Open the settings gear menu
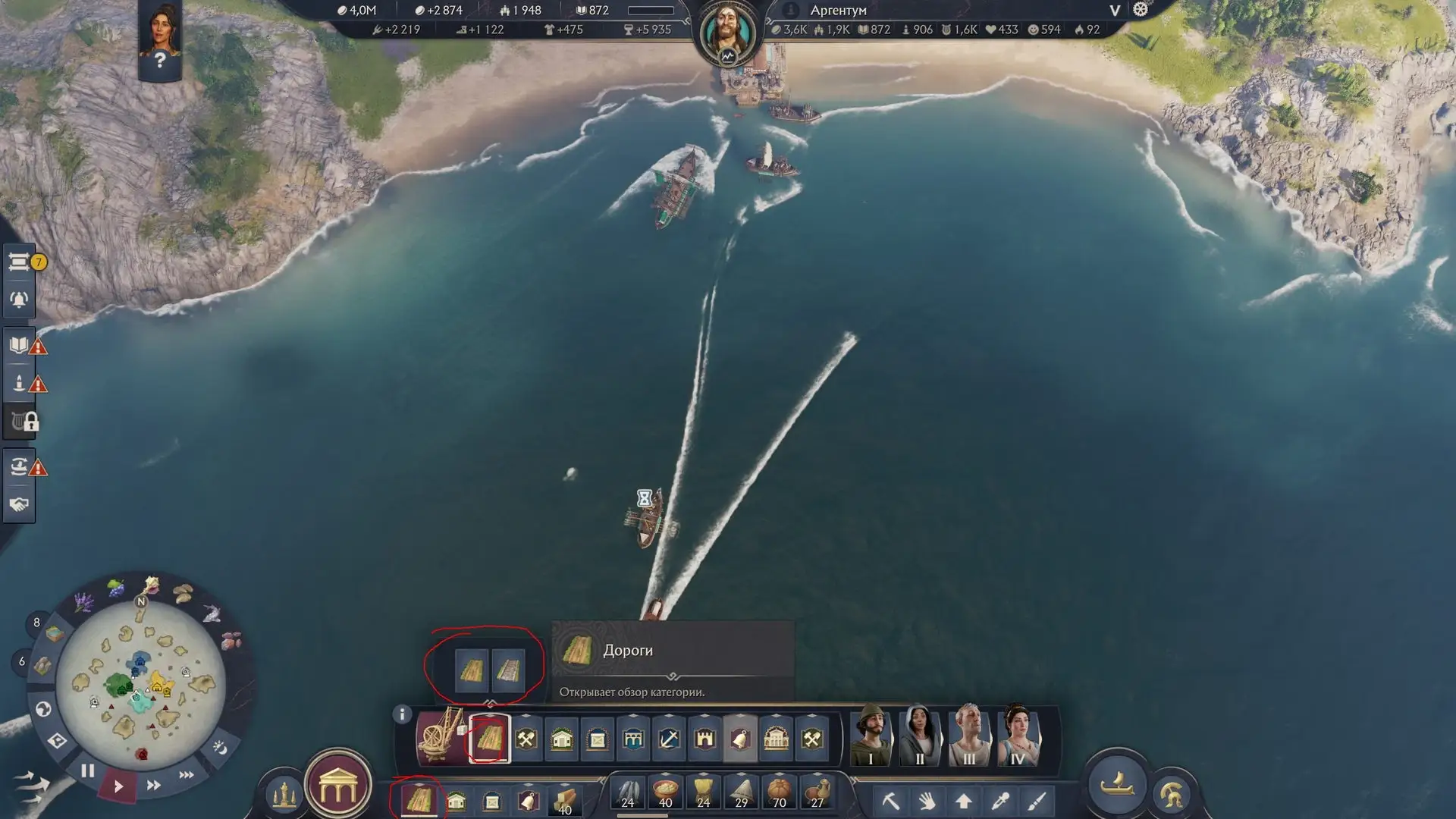The image size is (1456, 819). click(1141, 10)
